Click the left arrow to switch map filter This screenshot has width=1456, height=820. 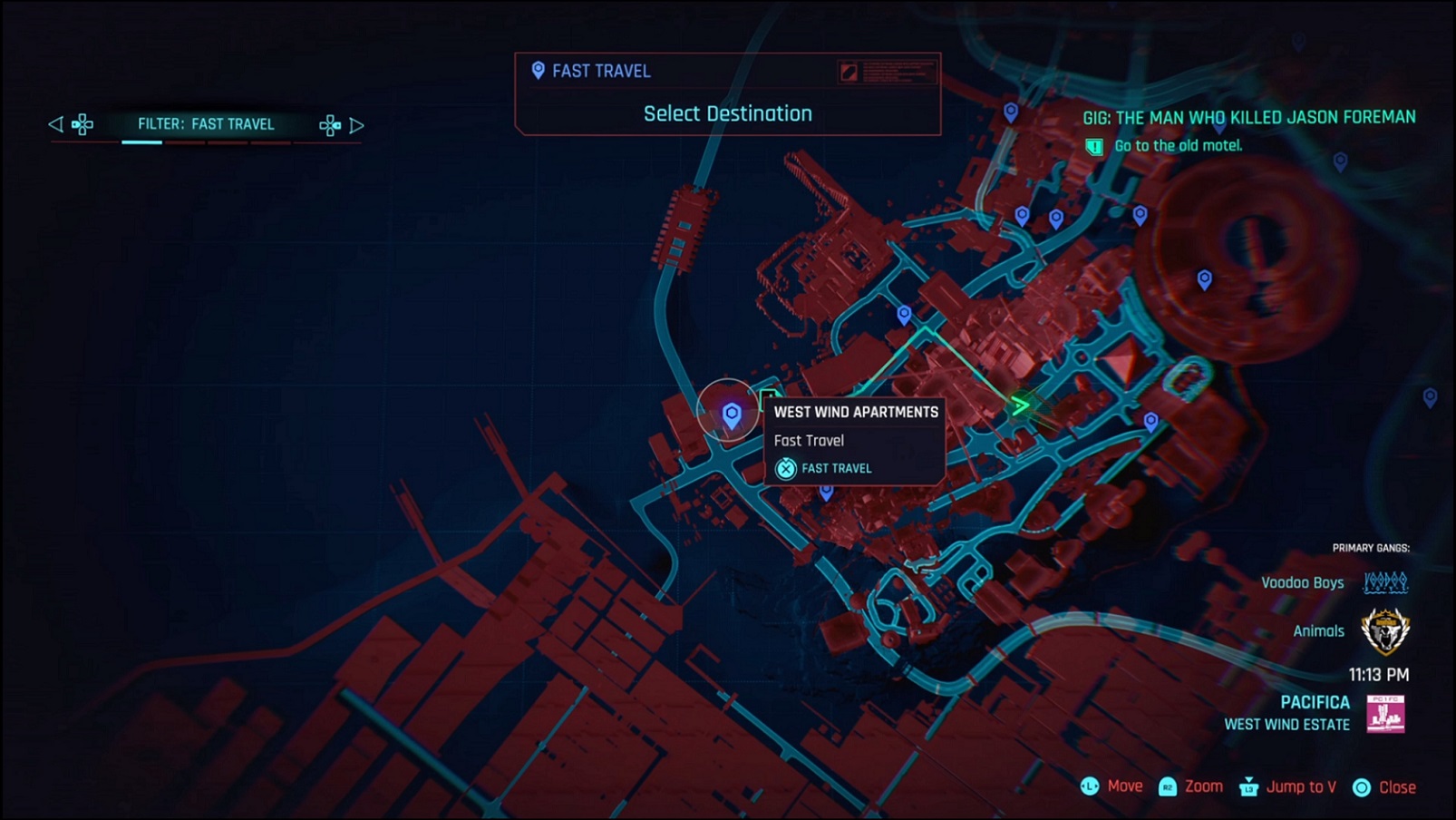click(56, 125)
